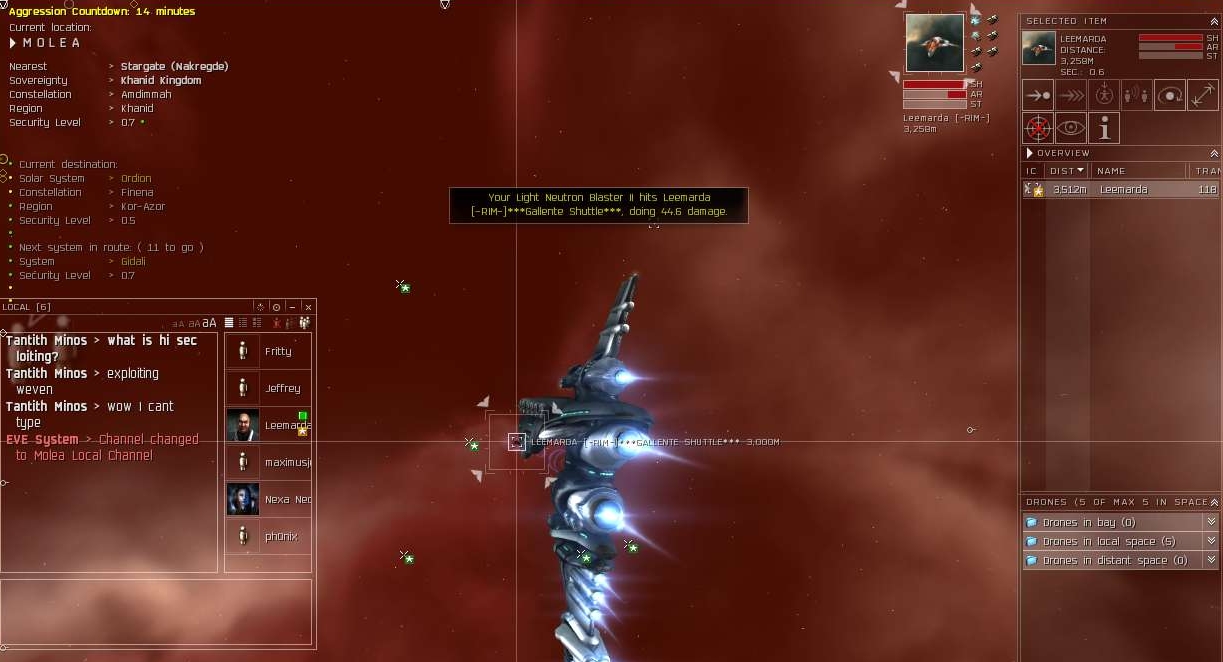Click the Local chat text input box
Image resolution: width=1223 pixels, height=662 pixels.
point(156,612)
